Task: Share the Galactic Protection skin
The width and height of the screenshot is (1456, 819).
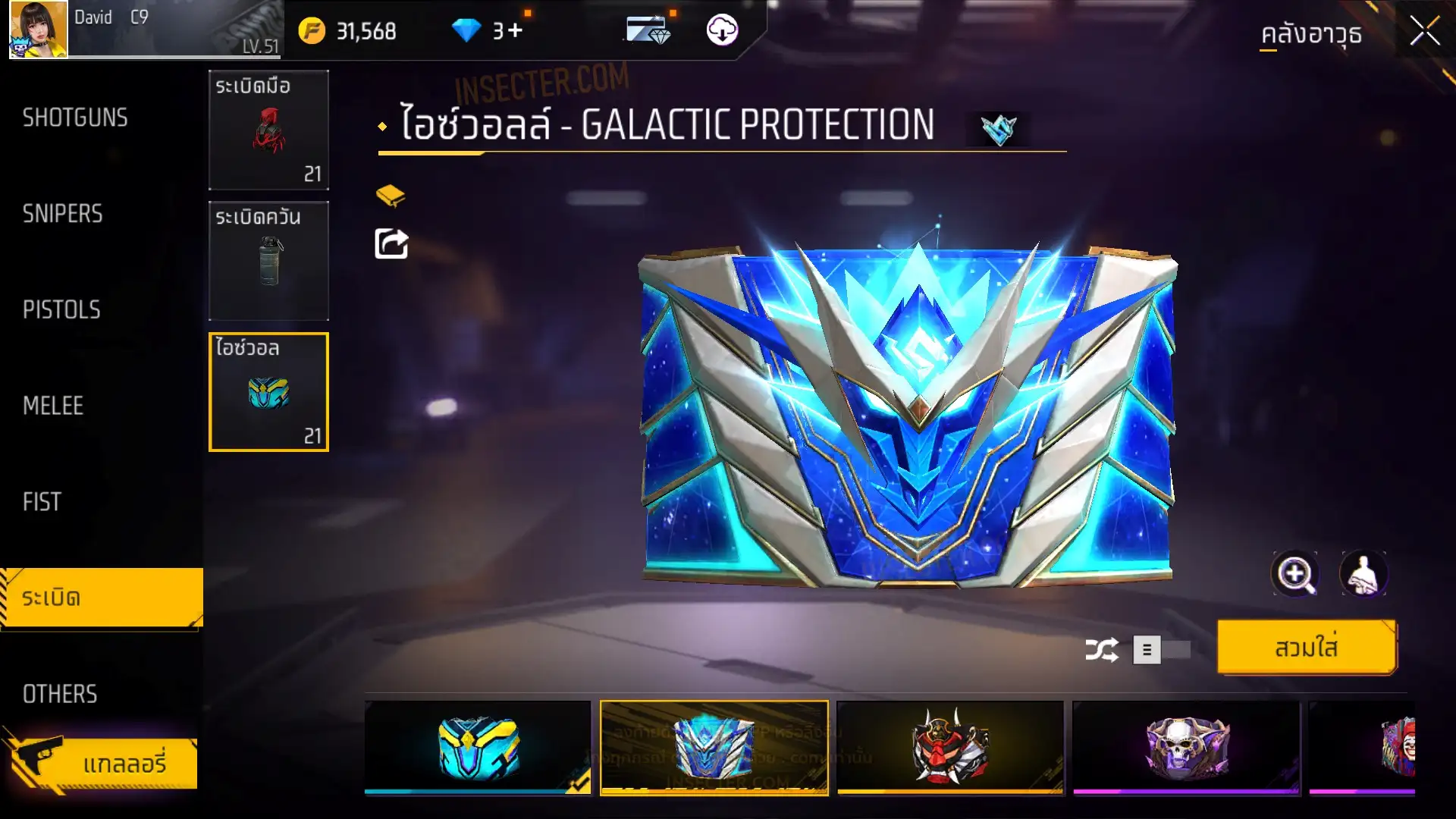Action: pos(391,244)
